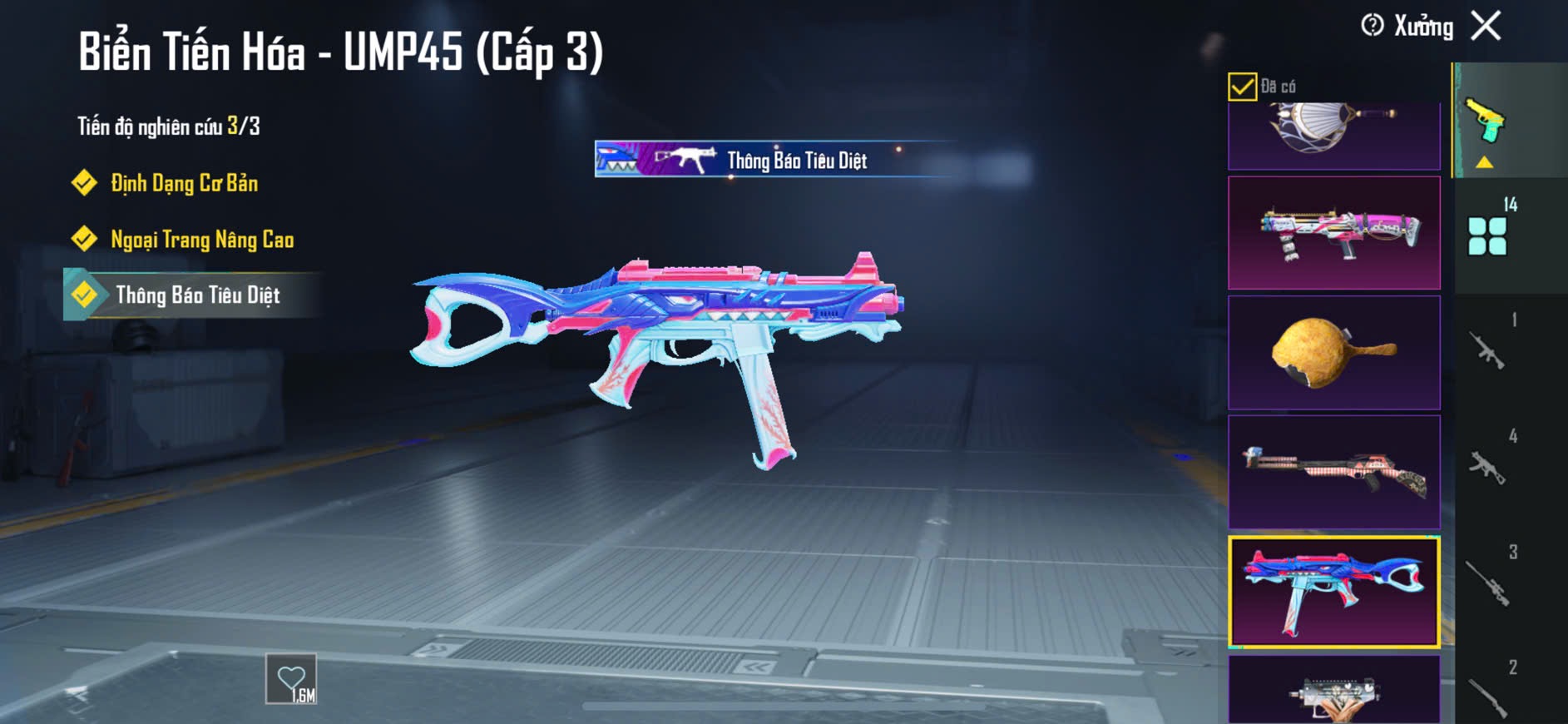Open the all-items grid category with 14
The height and width of the screenshot is (724, 1568).
pyautogui.click(x=1489, y=235)
